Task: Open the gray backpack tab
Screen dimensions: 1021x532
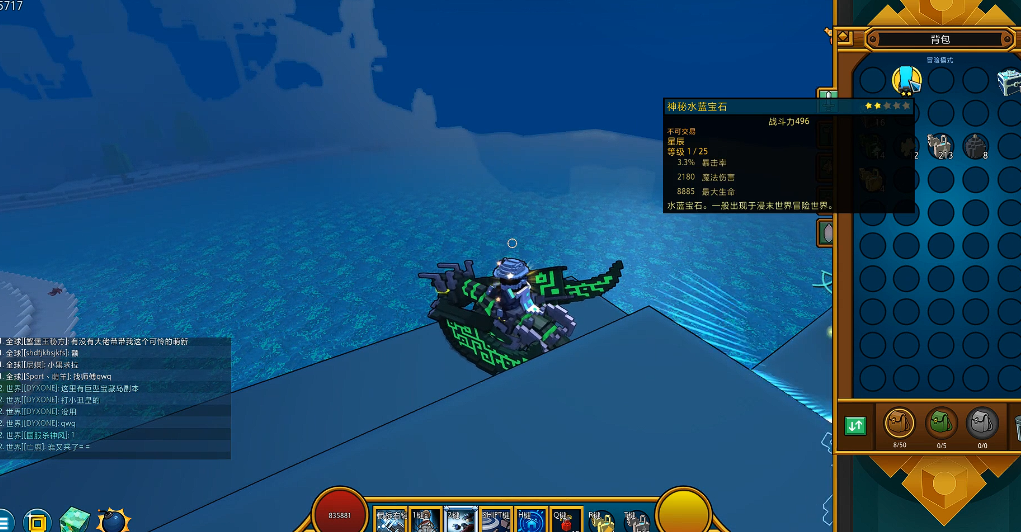Action: pos(981,424)
